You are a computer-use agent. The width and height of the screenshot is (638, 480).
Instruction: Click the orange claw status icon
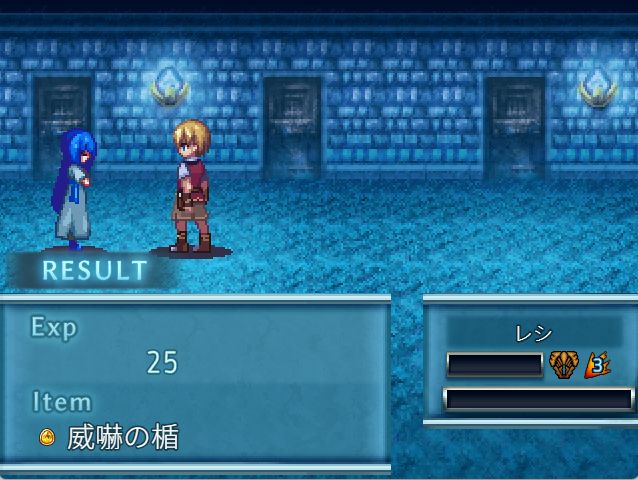click(x=563, y=364)
